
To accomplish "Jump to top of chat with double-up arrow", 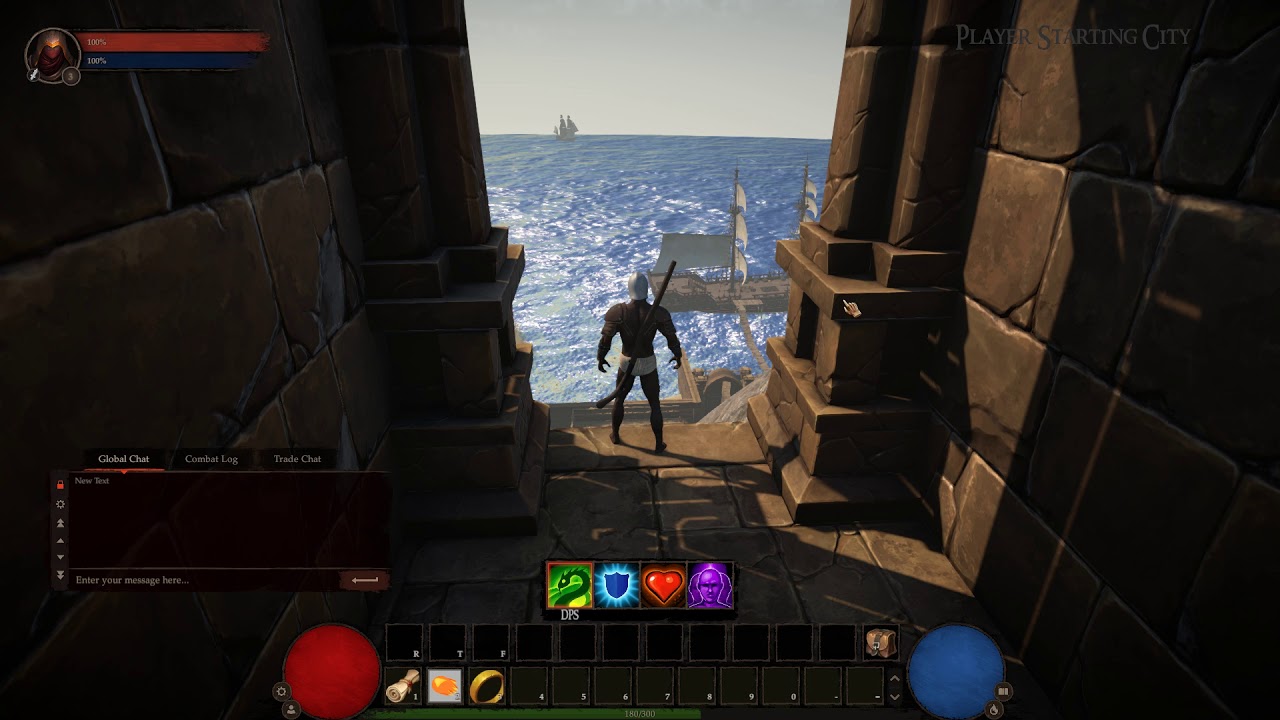I will point(60,523).
